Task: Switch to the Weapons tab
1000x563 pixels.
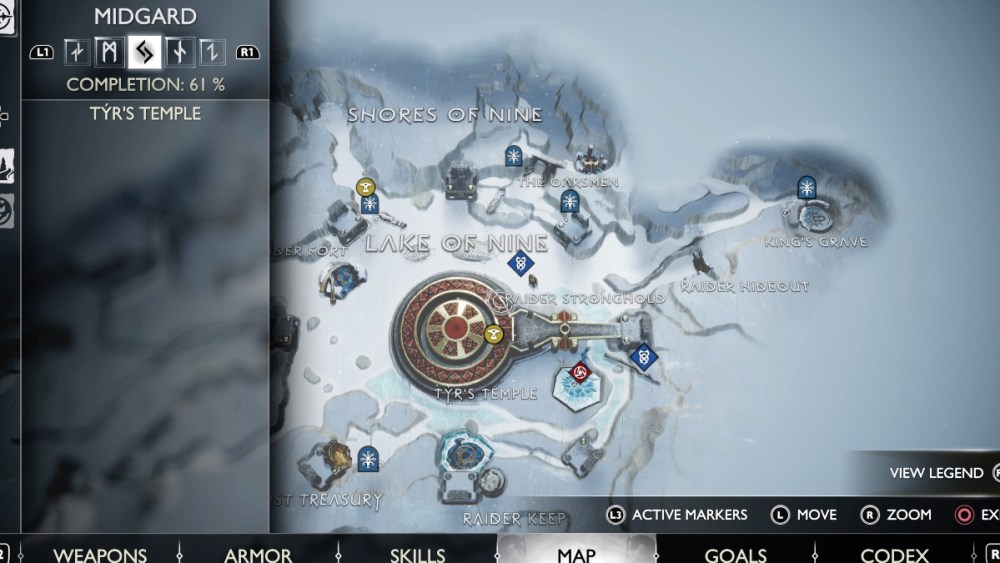Action: point(99,554)
